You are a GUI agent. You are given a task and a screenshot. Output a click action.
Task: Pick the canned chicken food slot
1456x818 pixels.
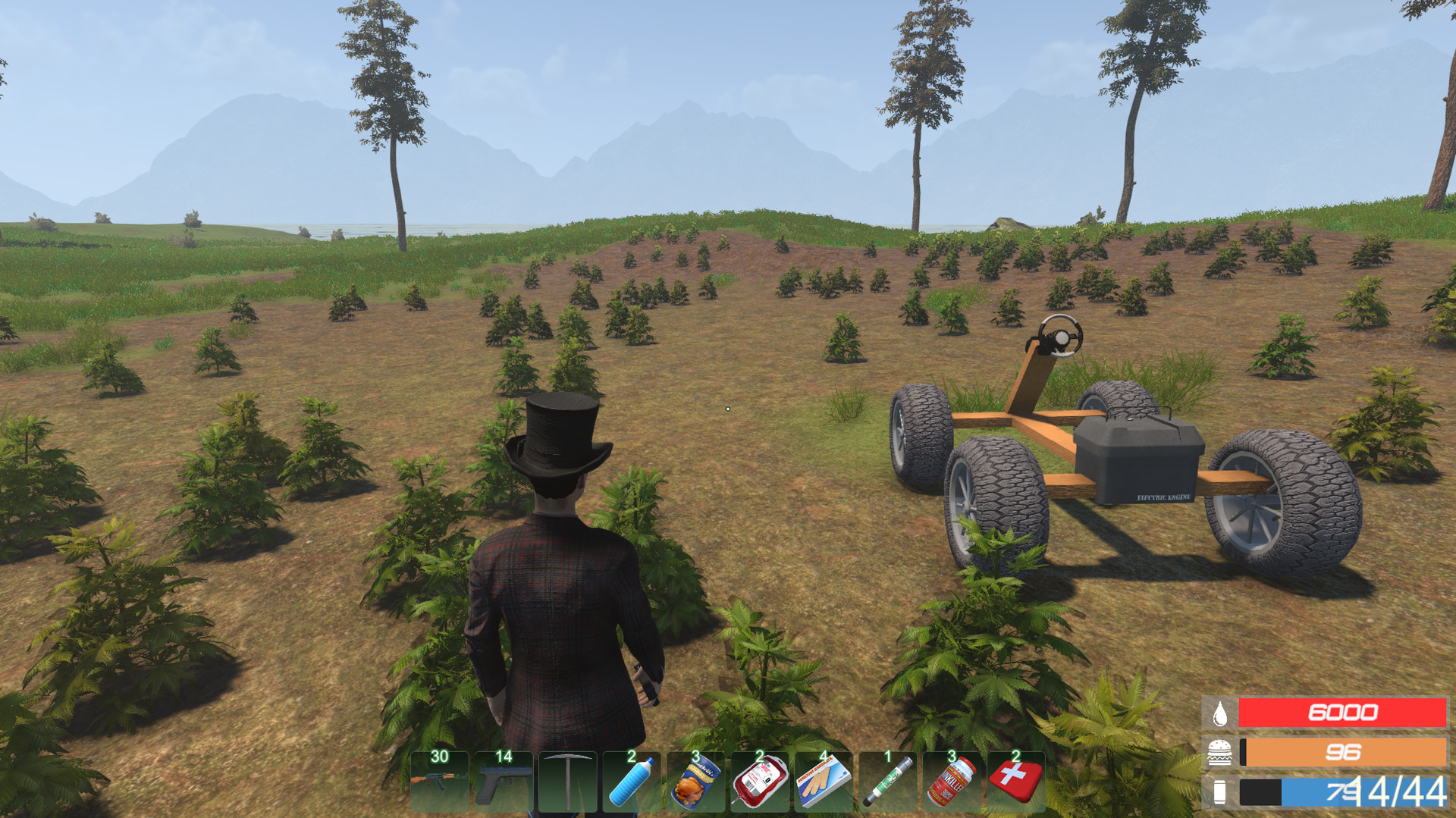[x=695, y=782]
